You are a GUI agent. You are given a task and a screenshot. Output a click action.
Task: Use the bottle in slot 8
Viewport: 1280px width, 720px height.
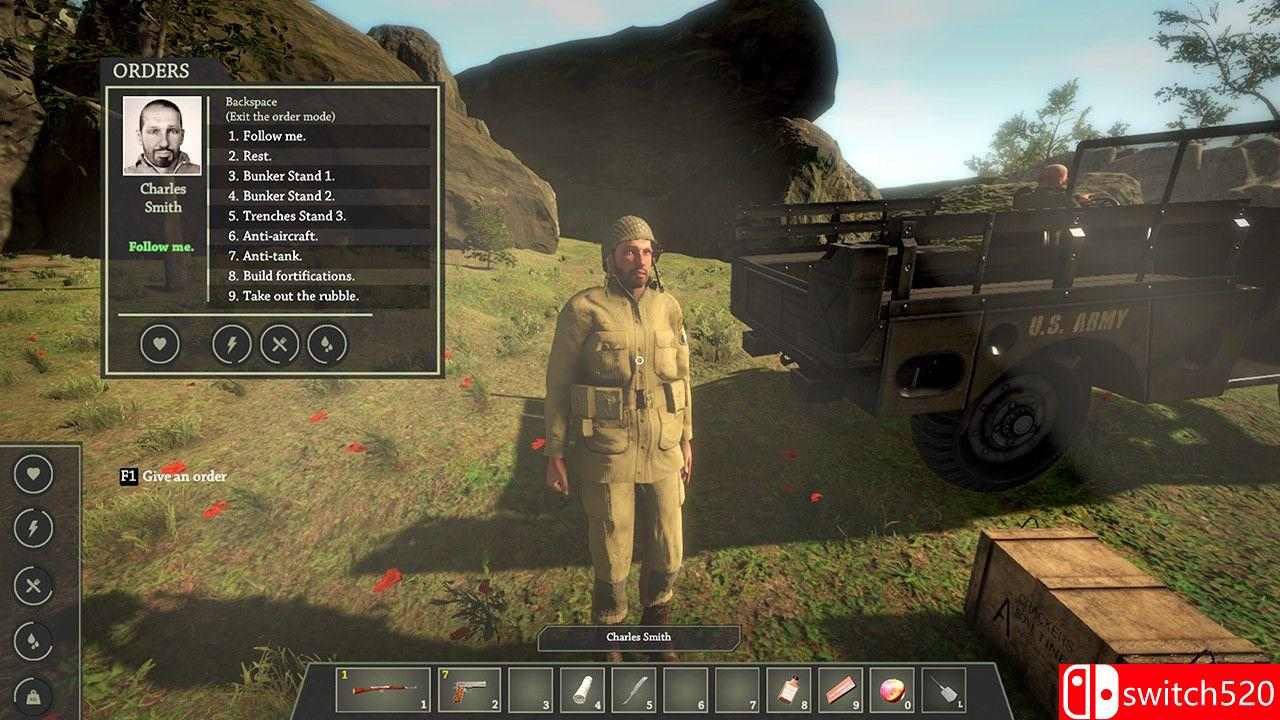tap(790, 689)
